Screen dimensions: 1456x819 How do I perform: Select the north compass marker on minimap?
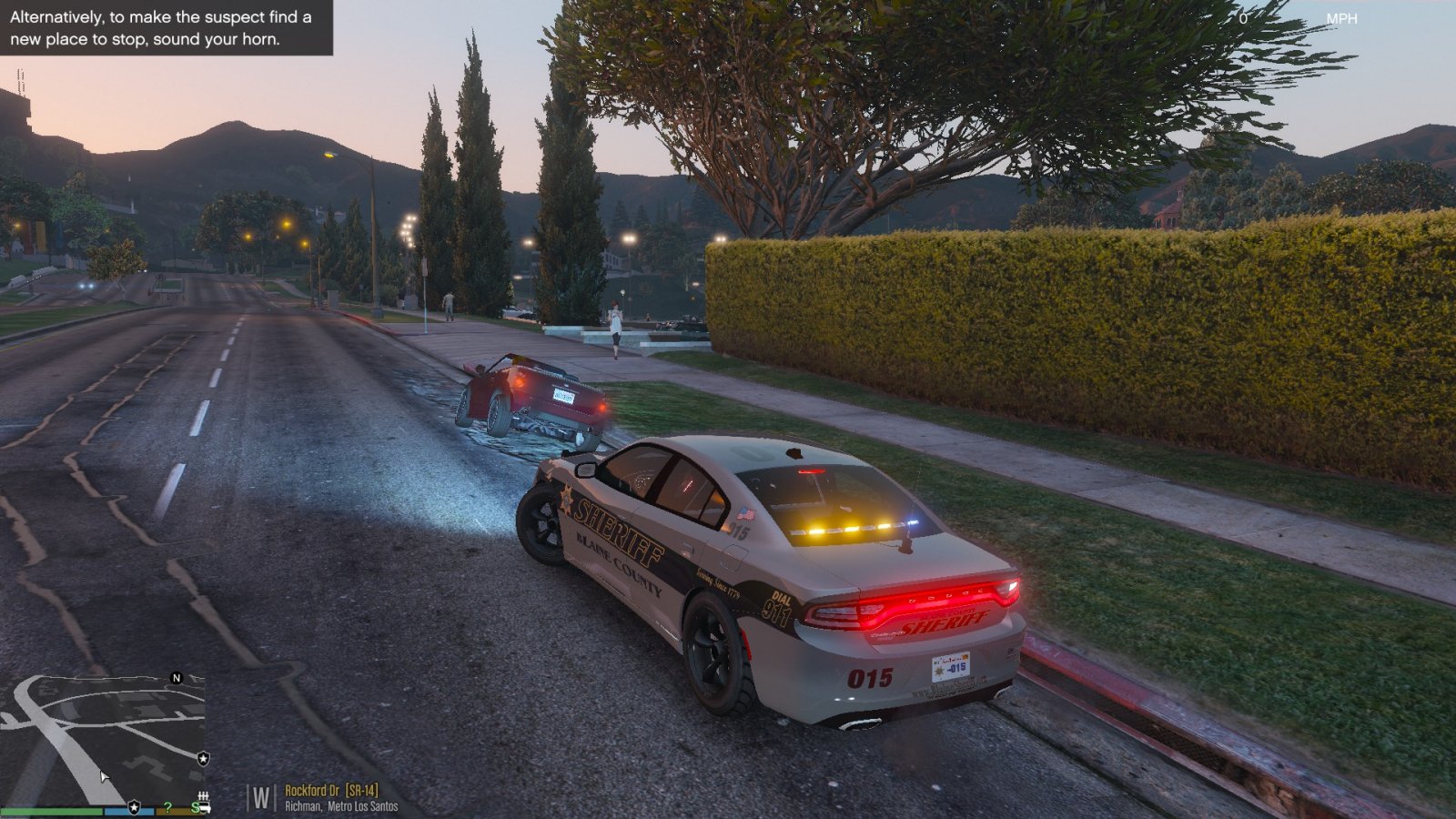click(177, 678)
